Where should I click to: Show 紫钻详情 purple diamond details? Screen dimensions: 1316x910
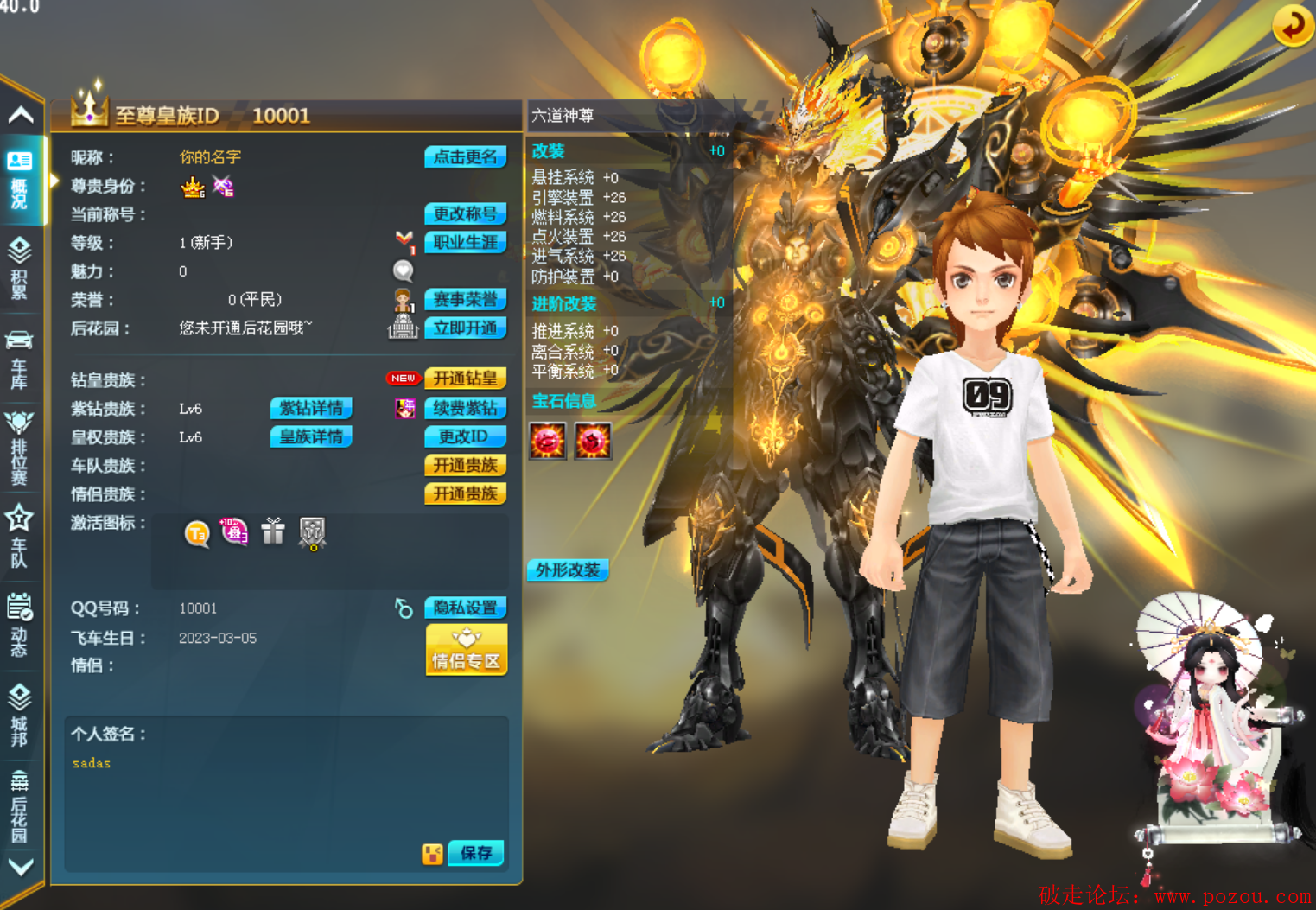(311, 408)
